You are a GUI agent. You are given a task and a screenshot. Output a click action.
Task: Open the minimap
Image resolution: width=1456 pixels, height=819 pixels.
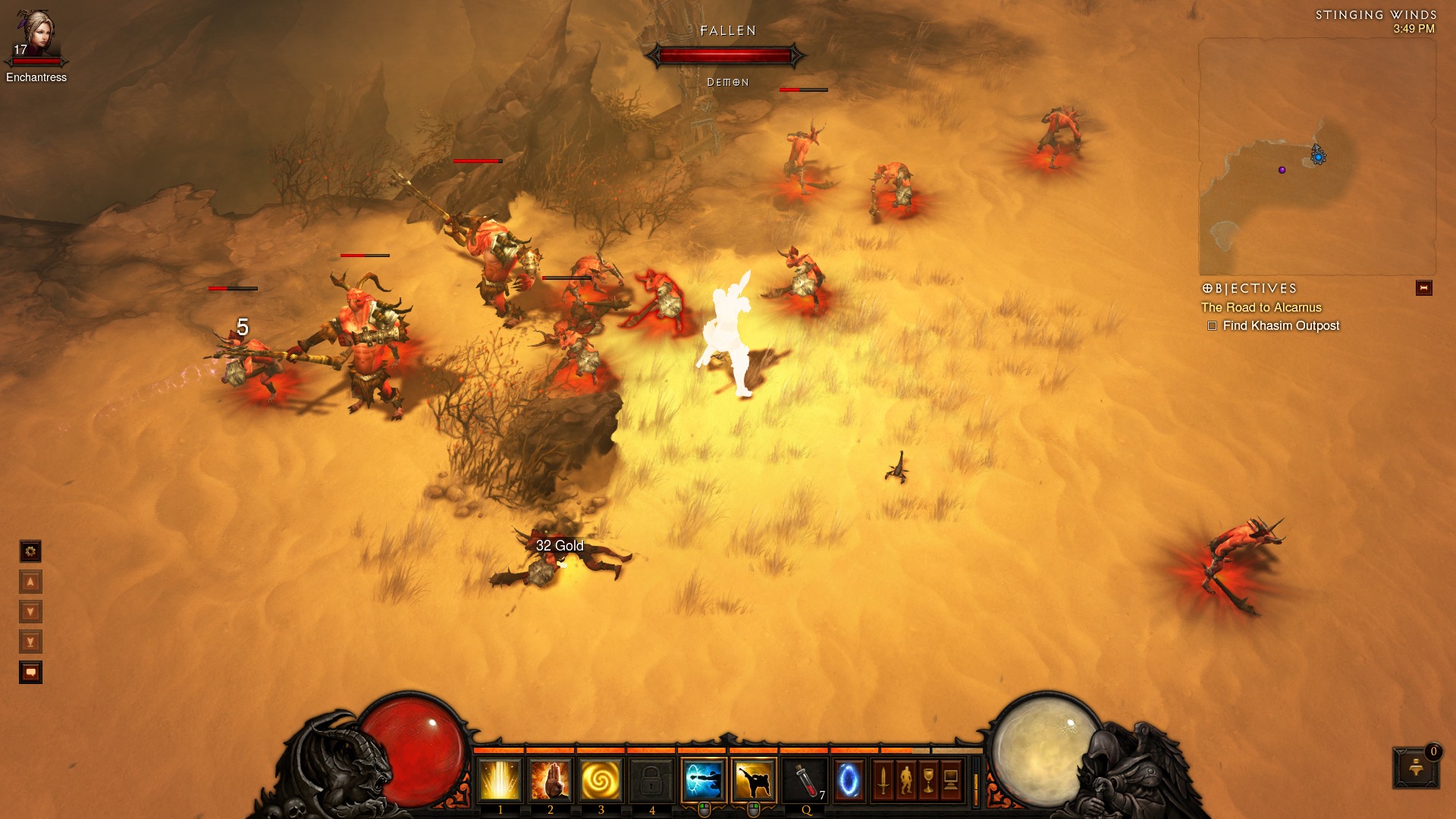pyautogui.click(x=1316, y=157)
